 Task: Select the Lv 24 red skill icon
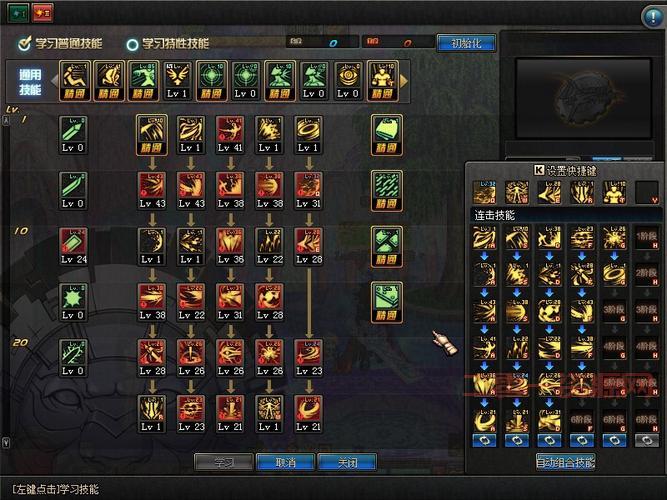click(73, 243)
